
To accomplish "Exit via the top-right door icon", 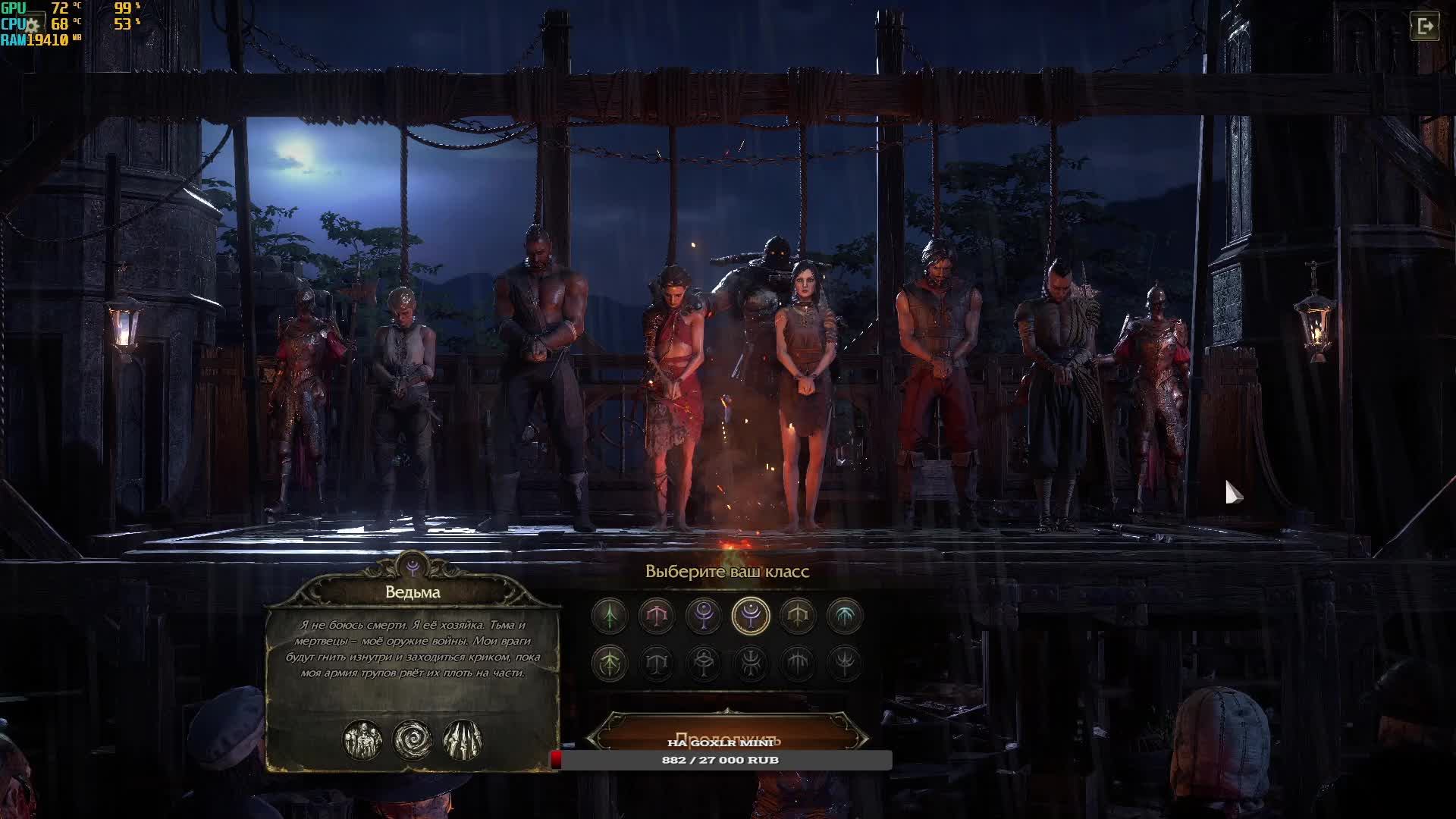I will [x=1425, y=27].
